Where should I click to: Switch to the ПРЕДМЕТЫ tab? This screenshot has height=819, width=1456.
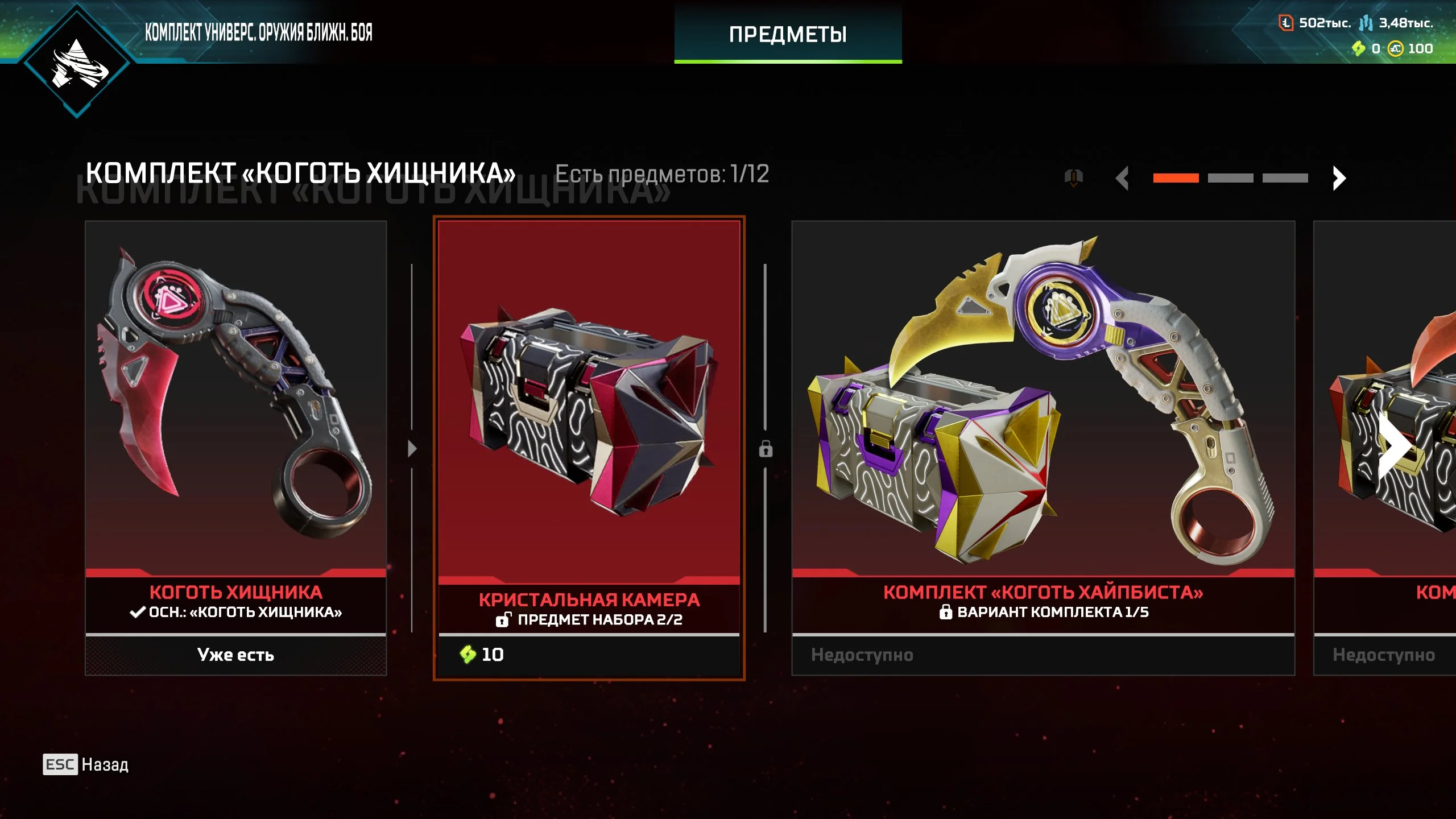[x=788, y=34]
